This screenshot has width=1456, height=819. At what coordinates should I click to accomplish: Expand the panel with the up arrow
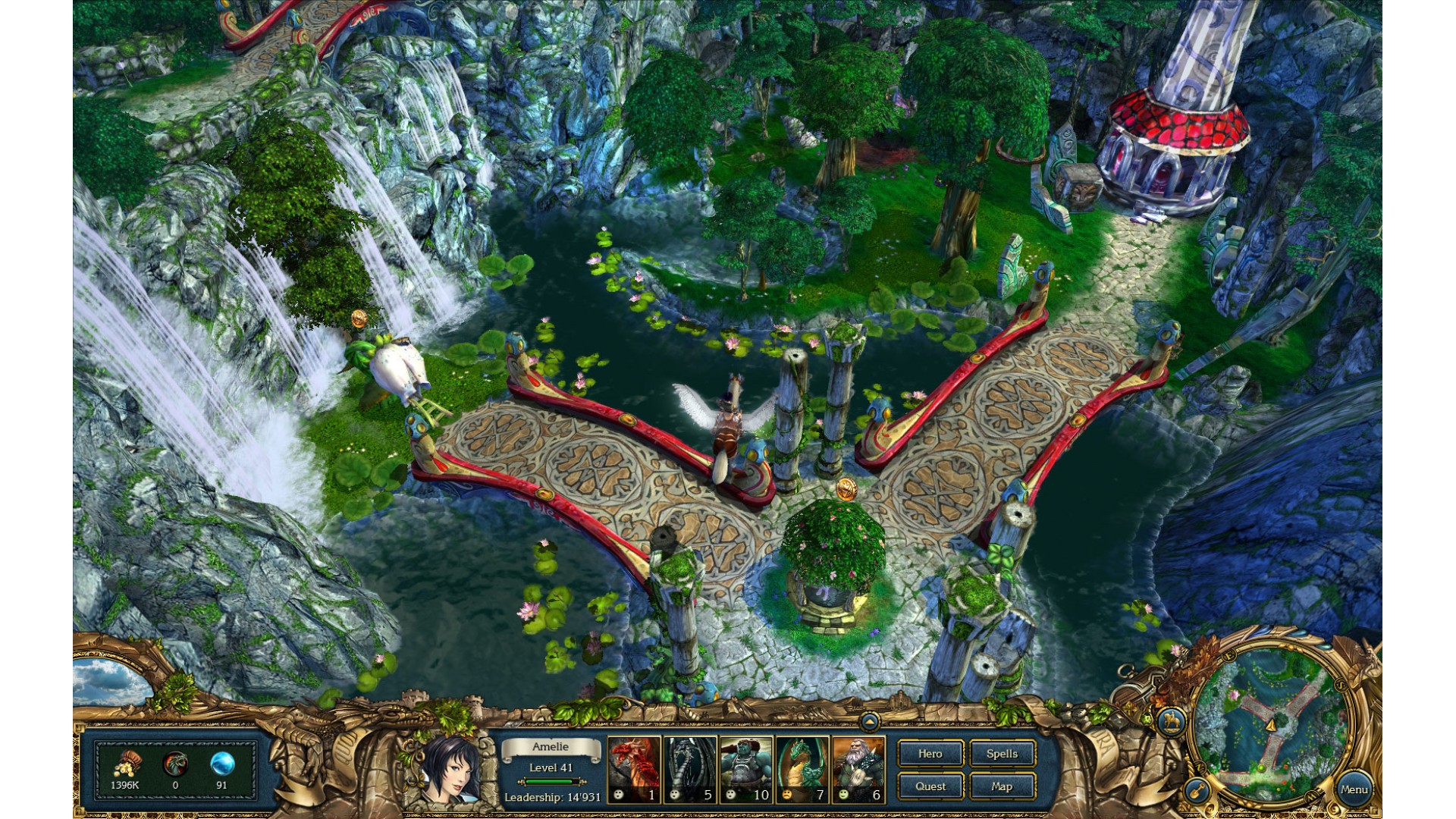coord(870,721)
